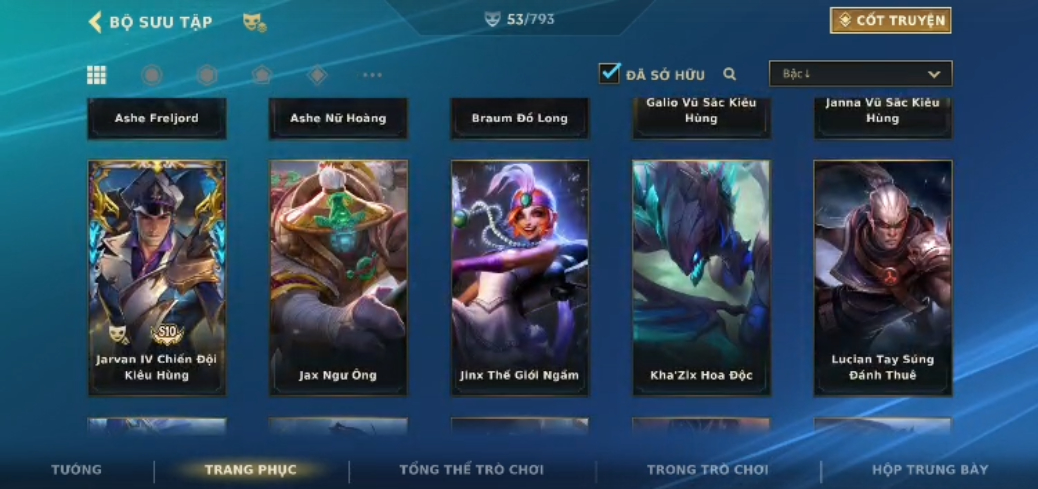Switch to the Tướng tab

click(x=77, y=469)
